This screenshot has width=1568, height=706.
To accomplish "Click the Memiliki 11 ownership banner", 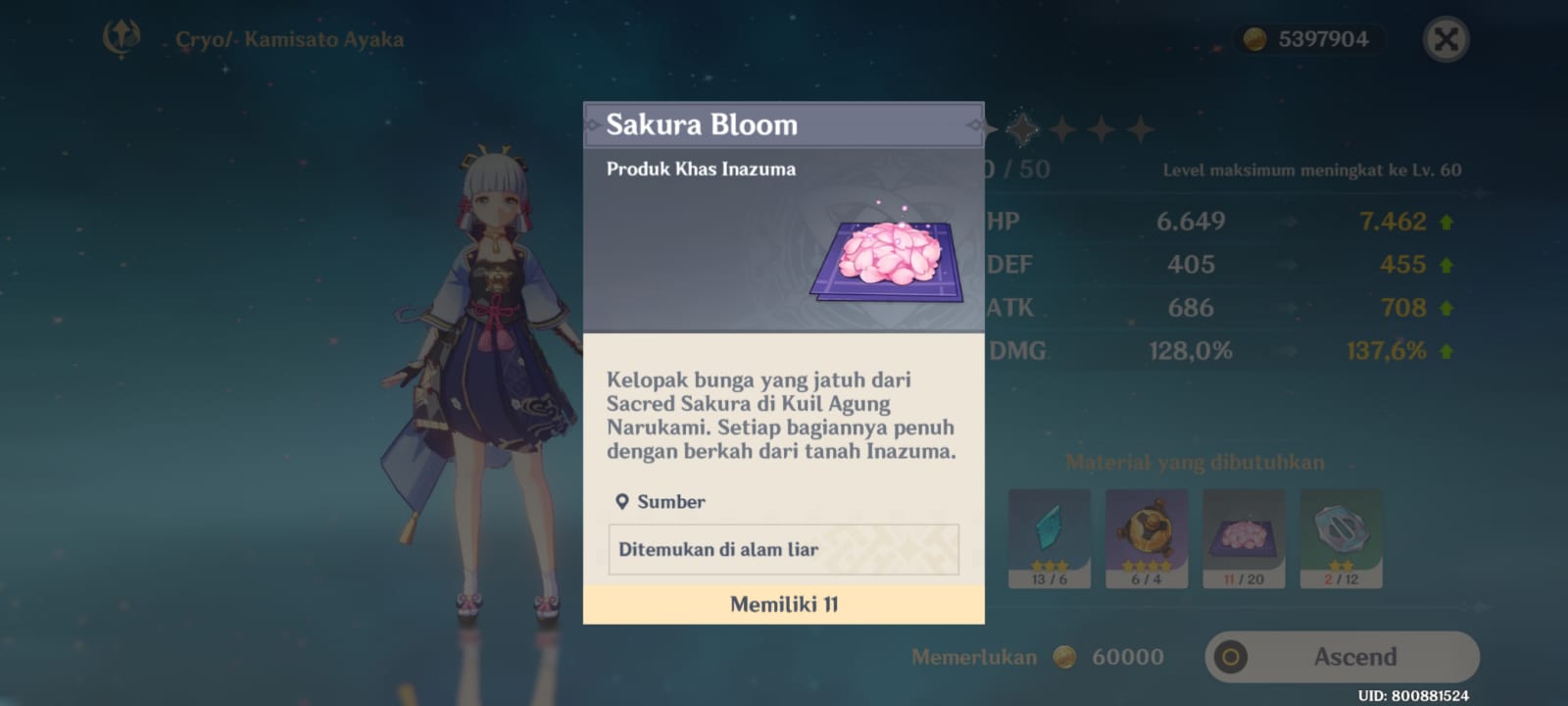I will pyautogui.click(x=784, y=605).
